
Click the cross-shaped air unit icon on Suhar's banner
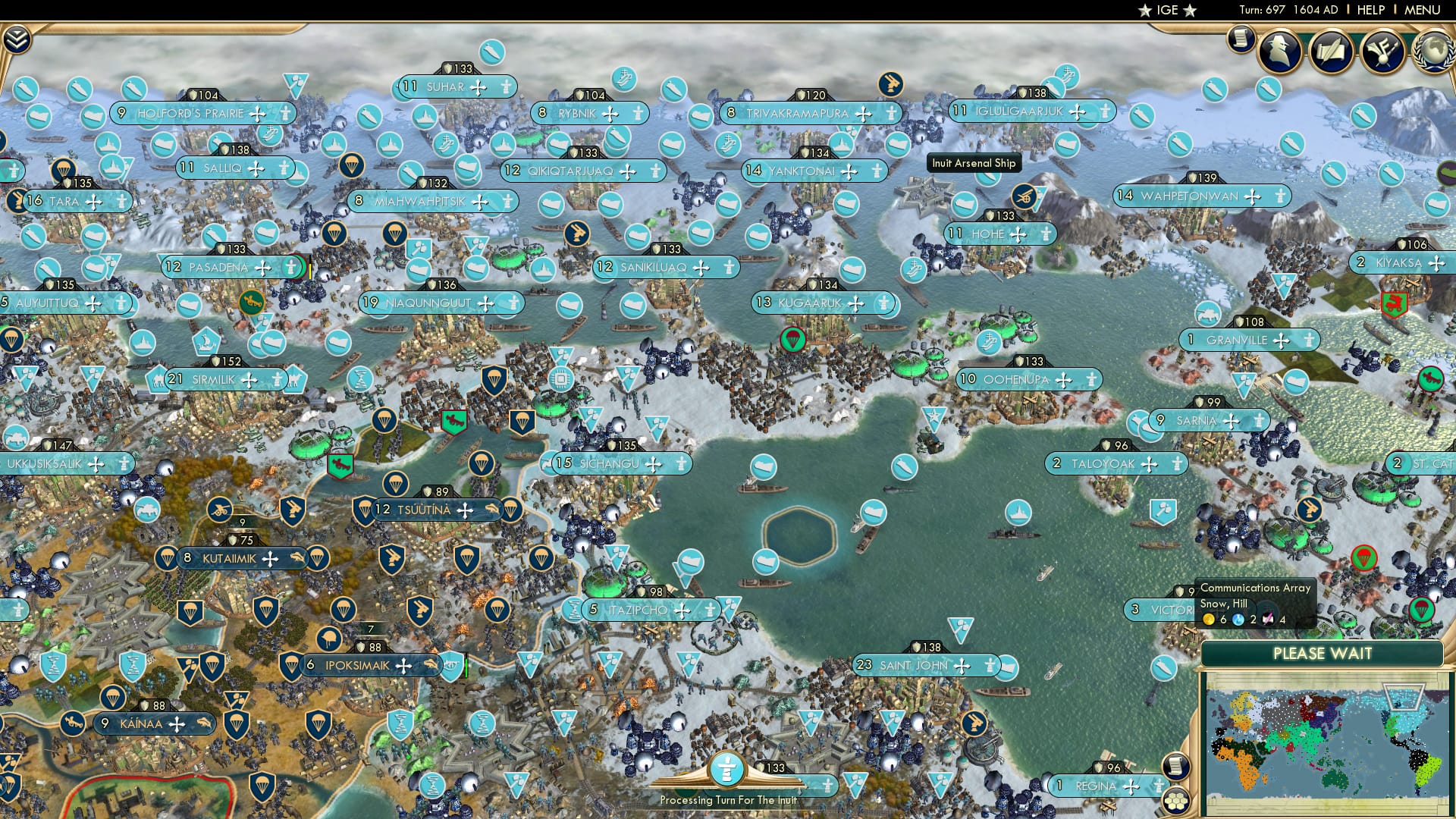(x=478, y=87)
